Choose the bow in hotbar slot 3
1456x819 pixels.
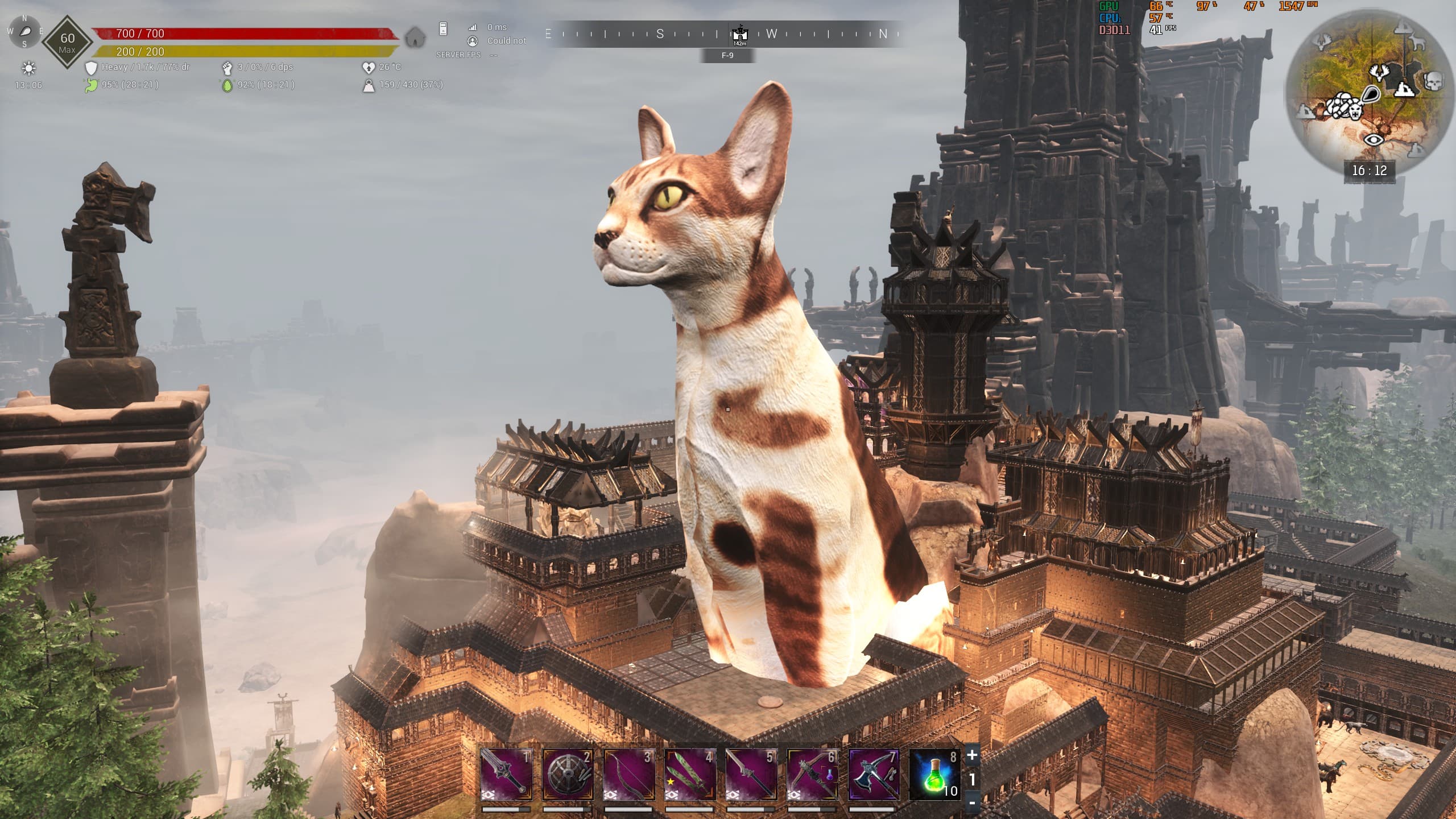pos(628,774)
